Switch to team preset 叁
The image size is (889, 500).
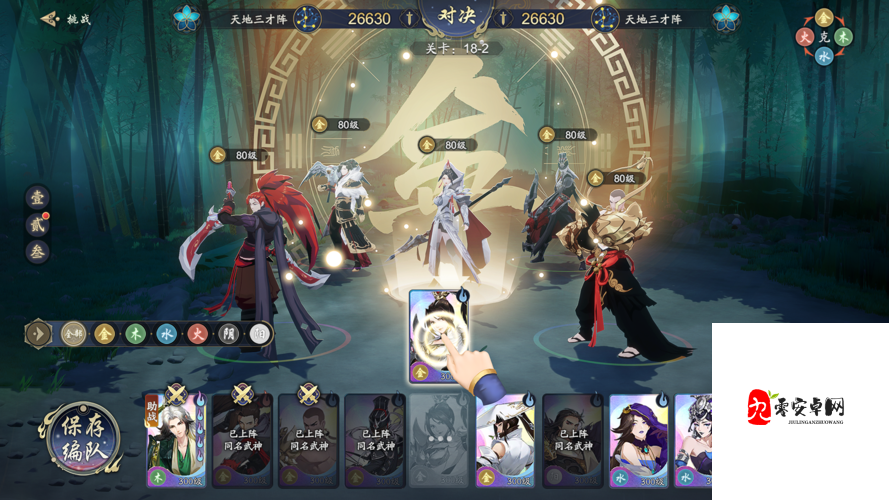(37, 252)
